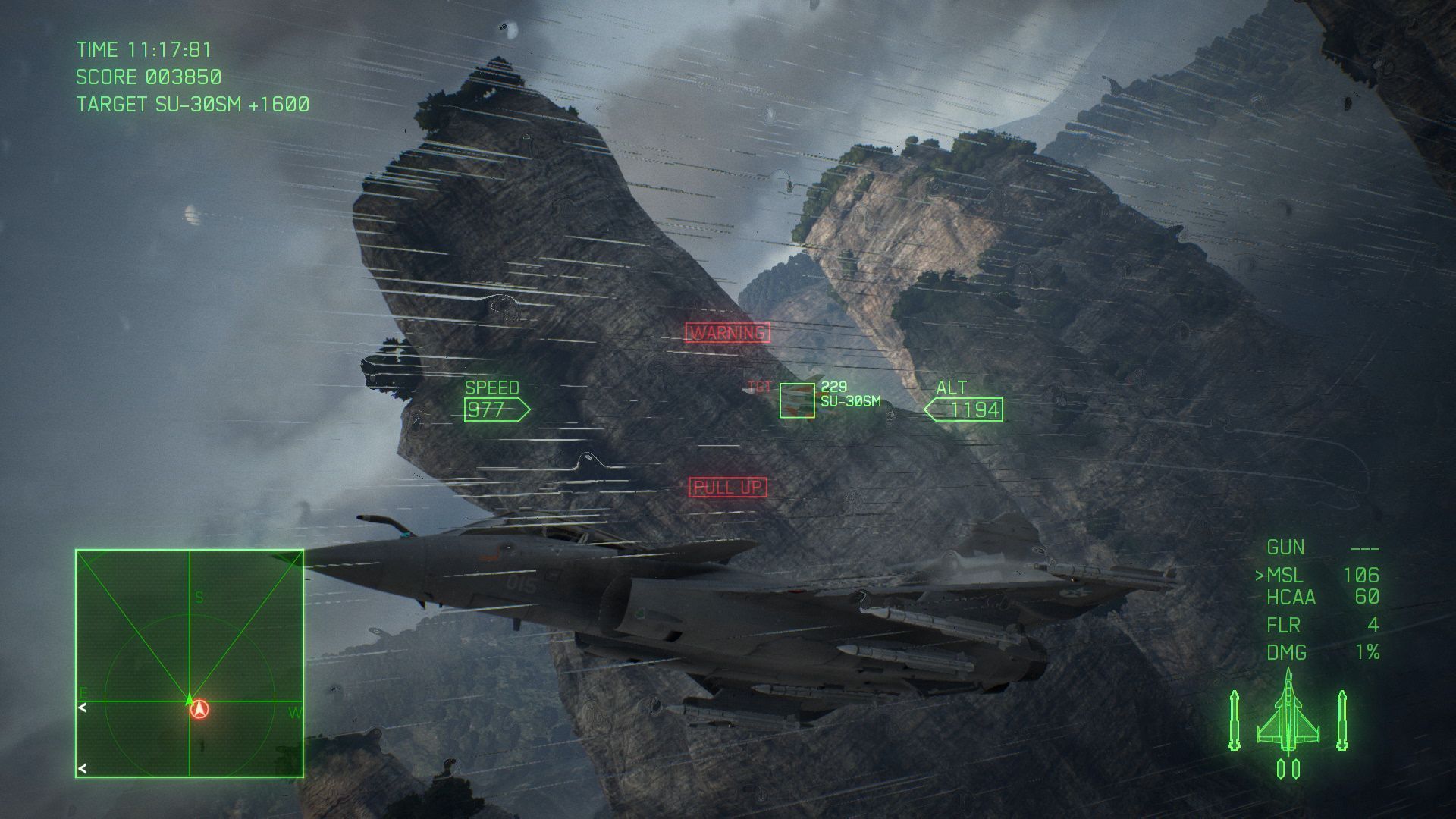Screen dimensions: 1456x819
Task: Click the red WARNING indicator
Action: tap(727, 331)
